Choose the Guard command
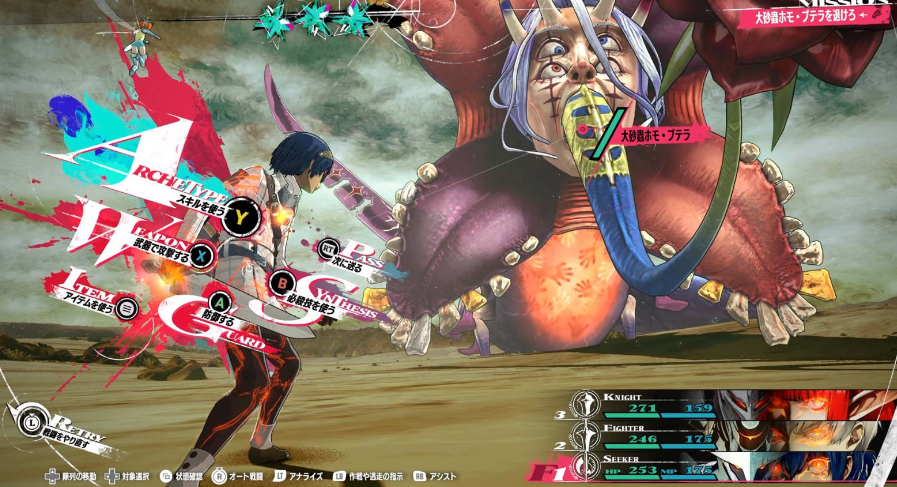The height and width of the screenshot is (487, 897). [x=218, y=301]
